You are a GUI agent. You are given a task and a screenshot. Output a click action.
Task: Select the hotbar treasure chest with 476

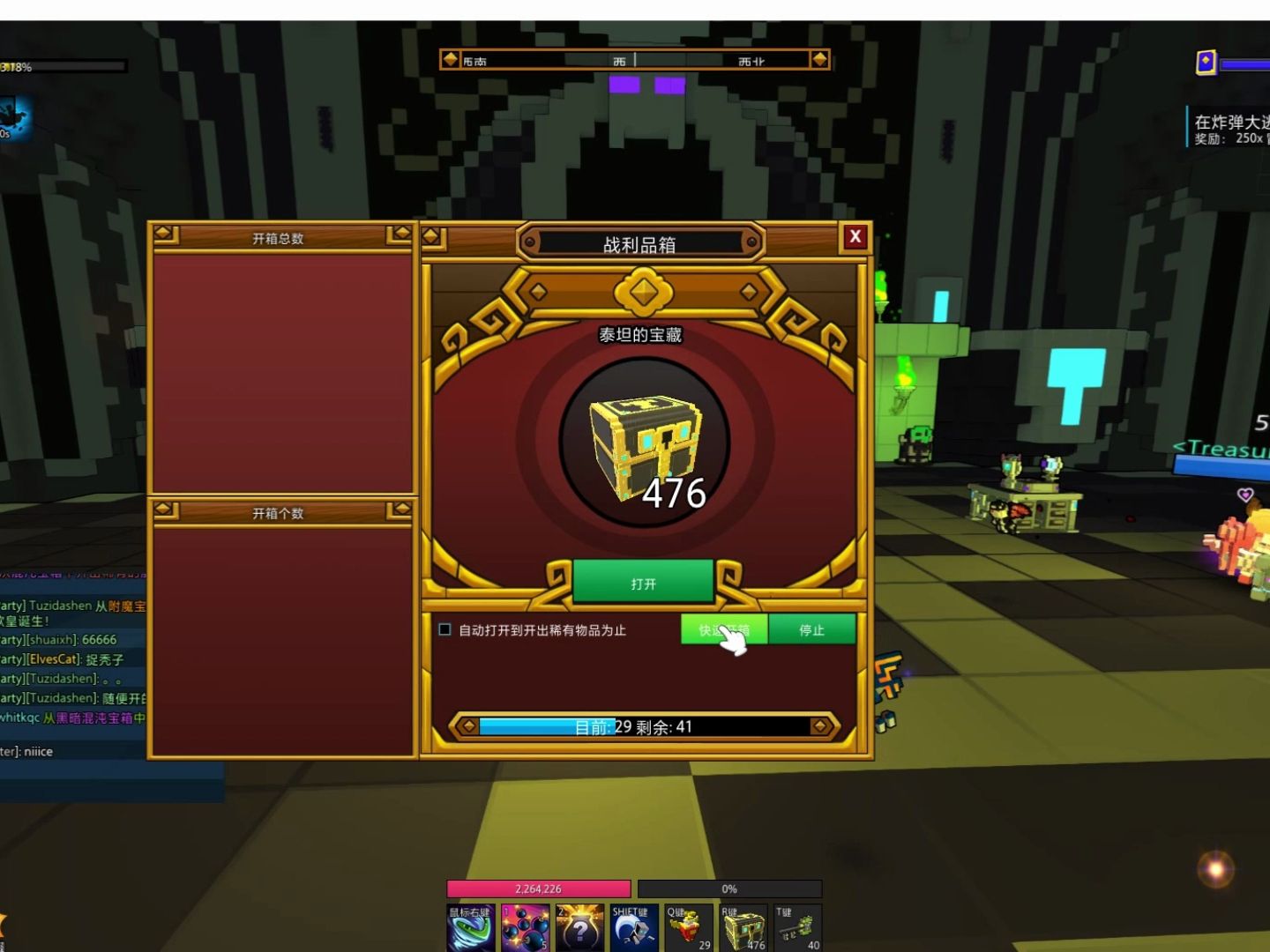743,928
